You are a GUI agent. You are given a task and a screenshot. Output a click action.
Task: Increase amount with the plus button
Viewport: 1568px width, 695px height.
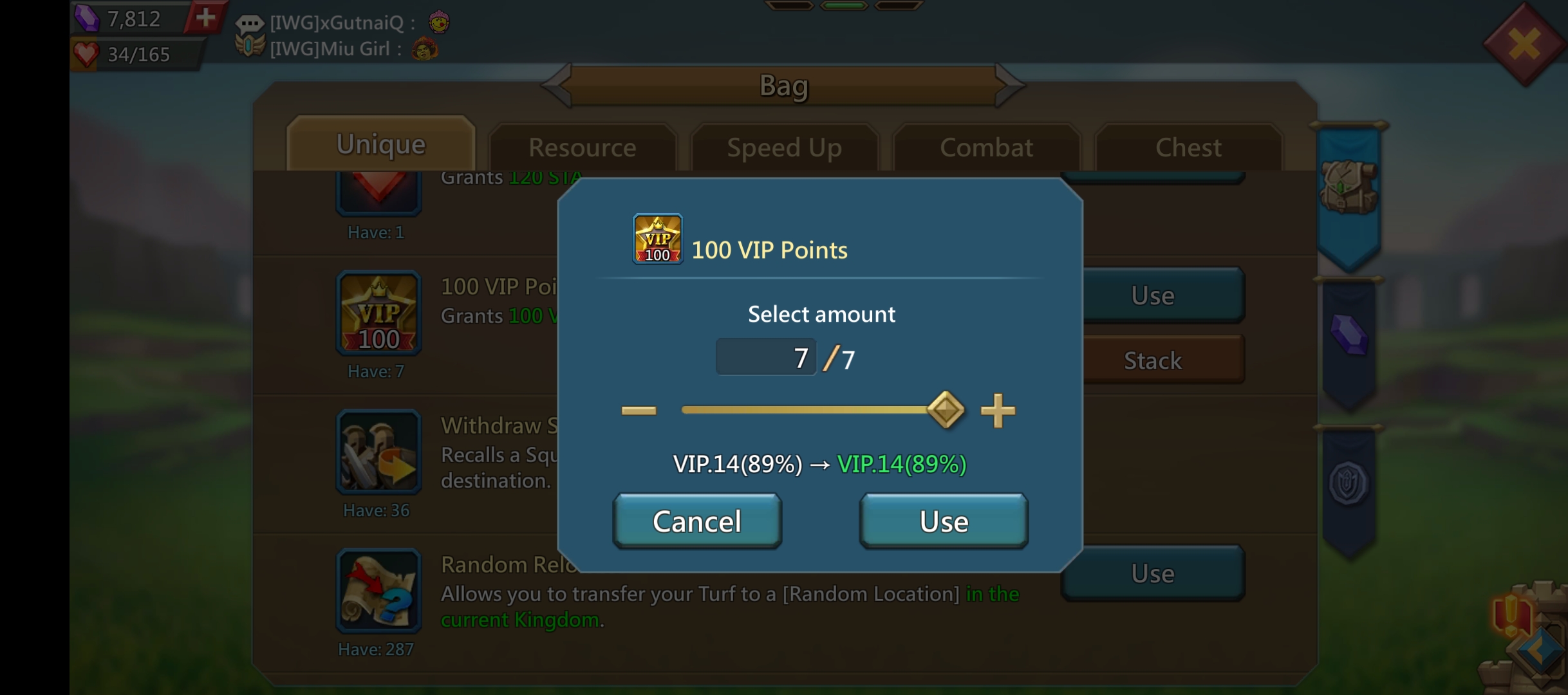pyautogui.click(x=998, y=411)
